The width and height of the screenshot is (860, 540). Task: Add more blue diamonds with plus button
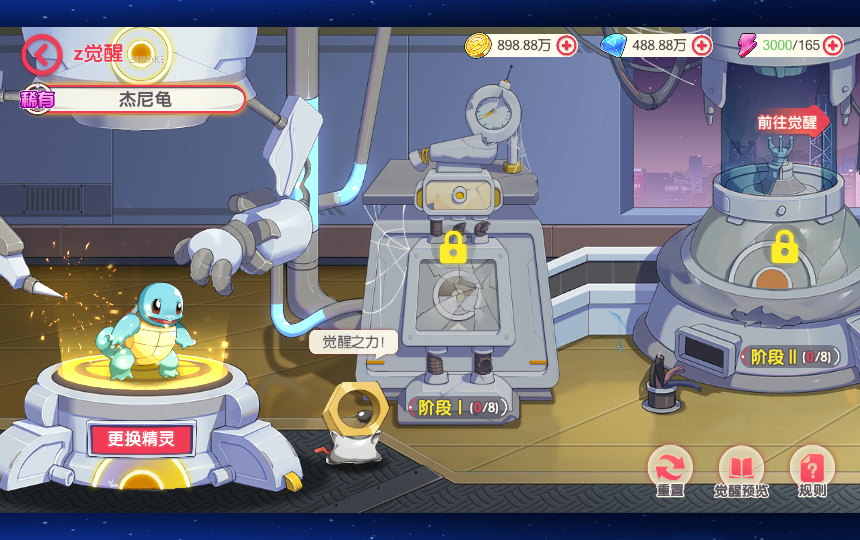[x=702, y=45]
